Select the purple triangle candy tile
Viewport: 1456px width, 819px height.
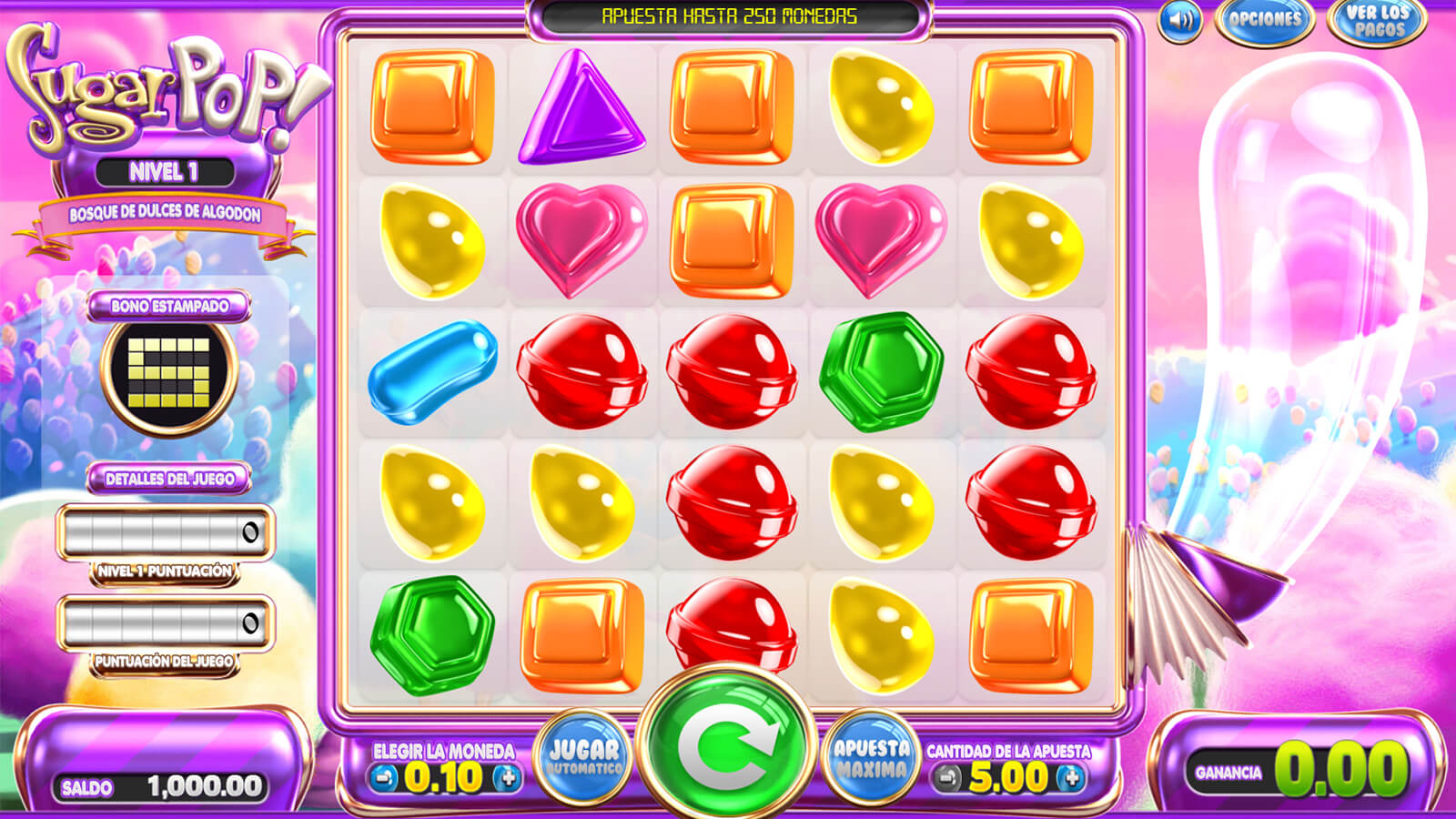pos(581,107)
